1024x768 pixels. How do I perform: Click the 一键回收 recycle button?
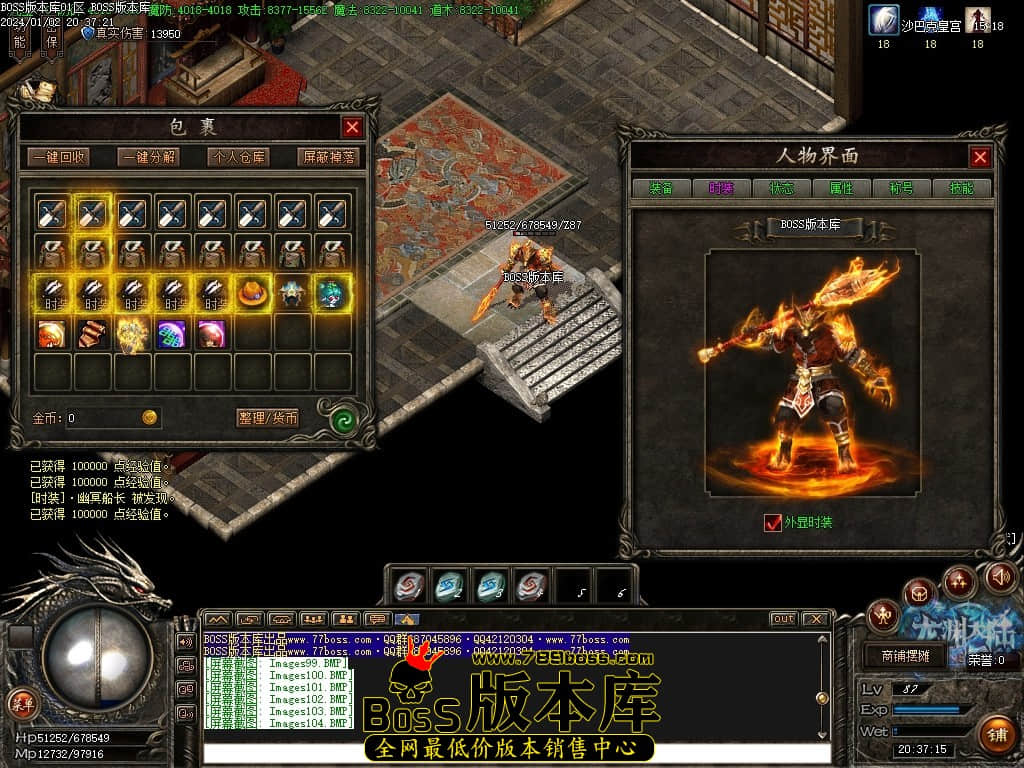tap(58, 157)
